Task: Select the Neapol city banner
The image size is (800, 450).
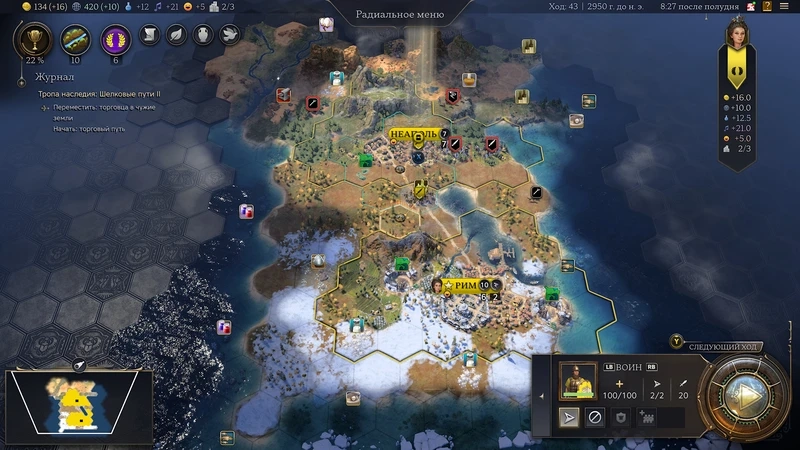Action: point(414,133)
